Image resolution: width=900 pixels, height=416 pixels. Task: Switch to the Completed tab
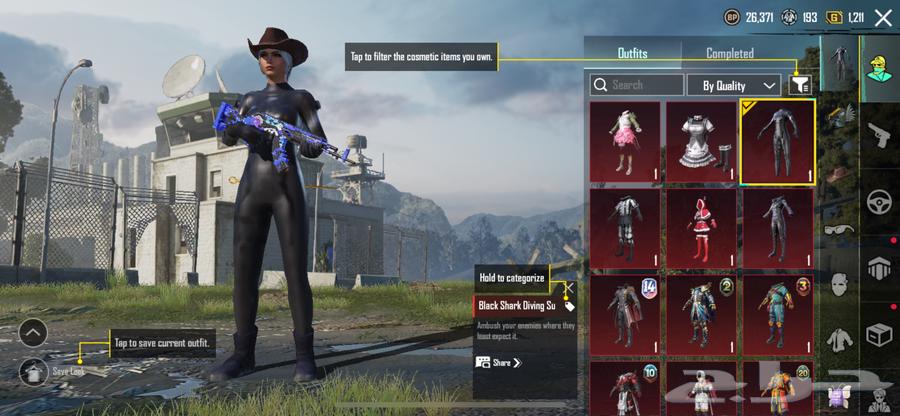click(x=730, y=53)
